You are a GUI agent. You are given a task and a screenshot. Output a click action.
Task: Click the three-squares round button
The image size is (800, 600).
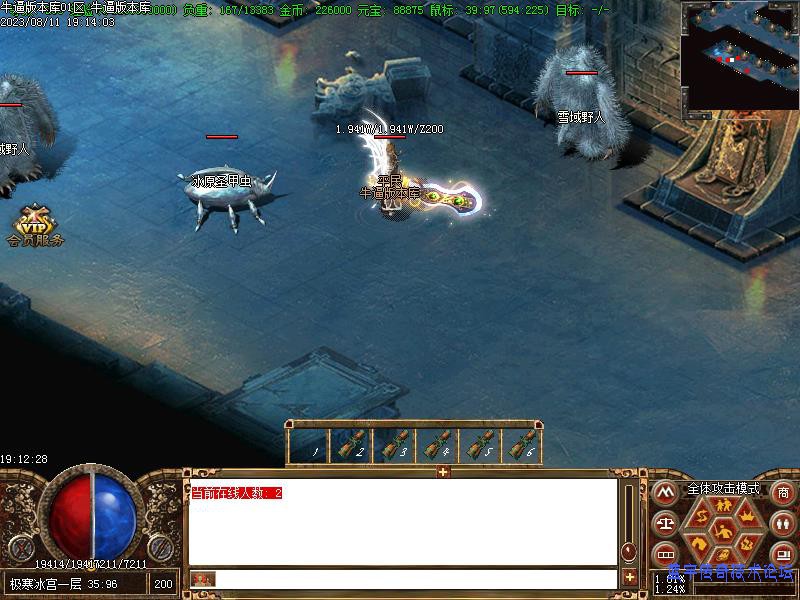click(x=663, y=554)
